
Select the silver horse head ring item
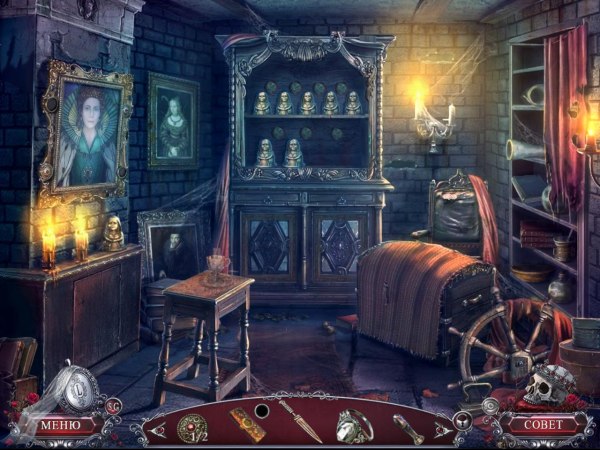[x=355, y=425]
